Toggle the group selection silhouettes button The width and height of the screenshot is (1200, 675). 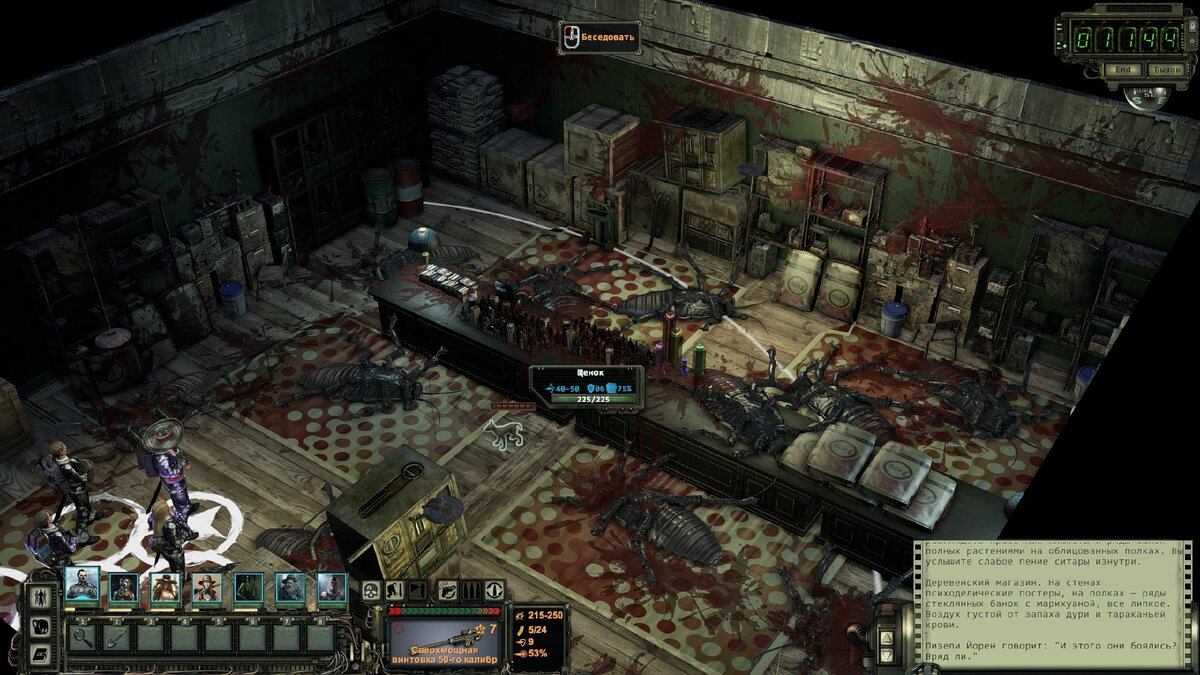click(39, 598)
